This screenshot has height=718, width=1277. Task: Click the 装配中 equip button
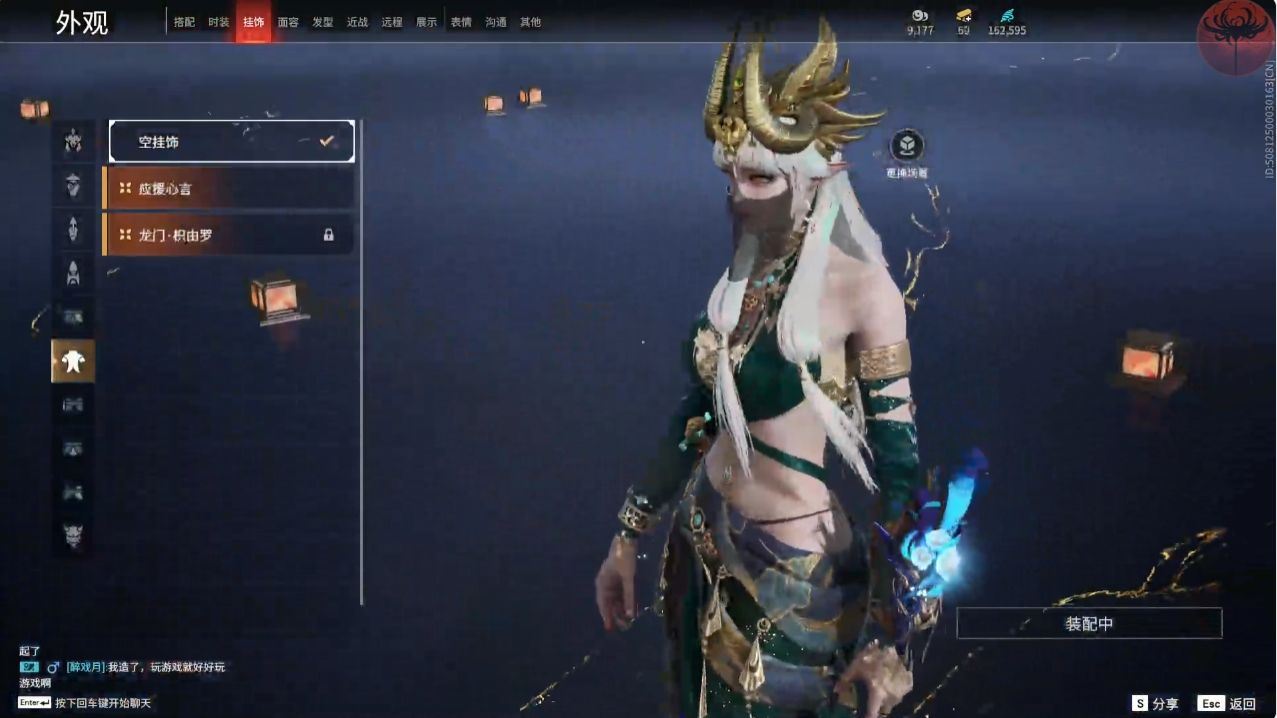pos(1089,624)
